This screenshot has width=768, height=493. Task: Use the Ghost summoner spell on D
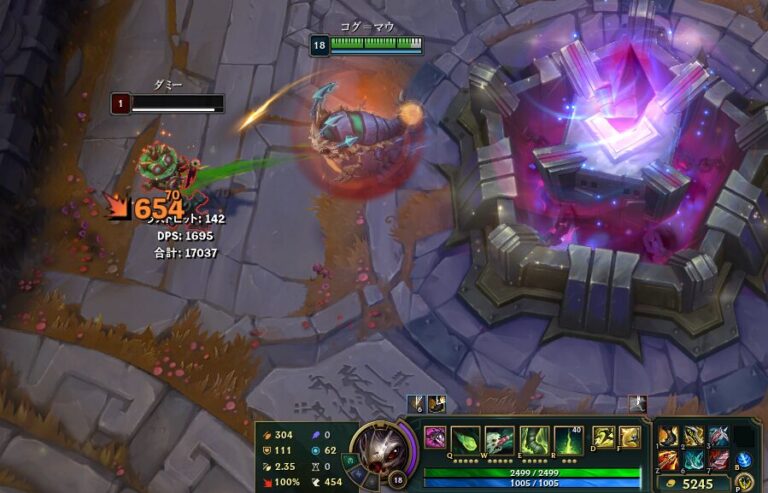point(606,437)
